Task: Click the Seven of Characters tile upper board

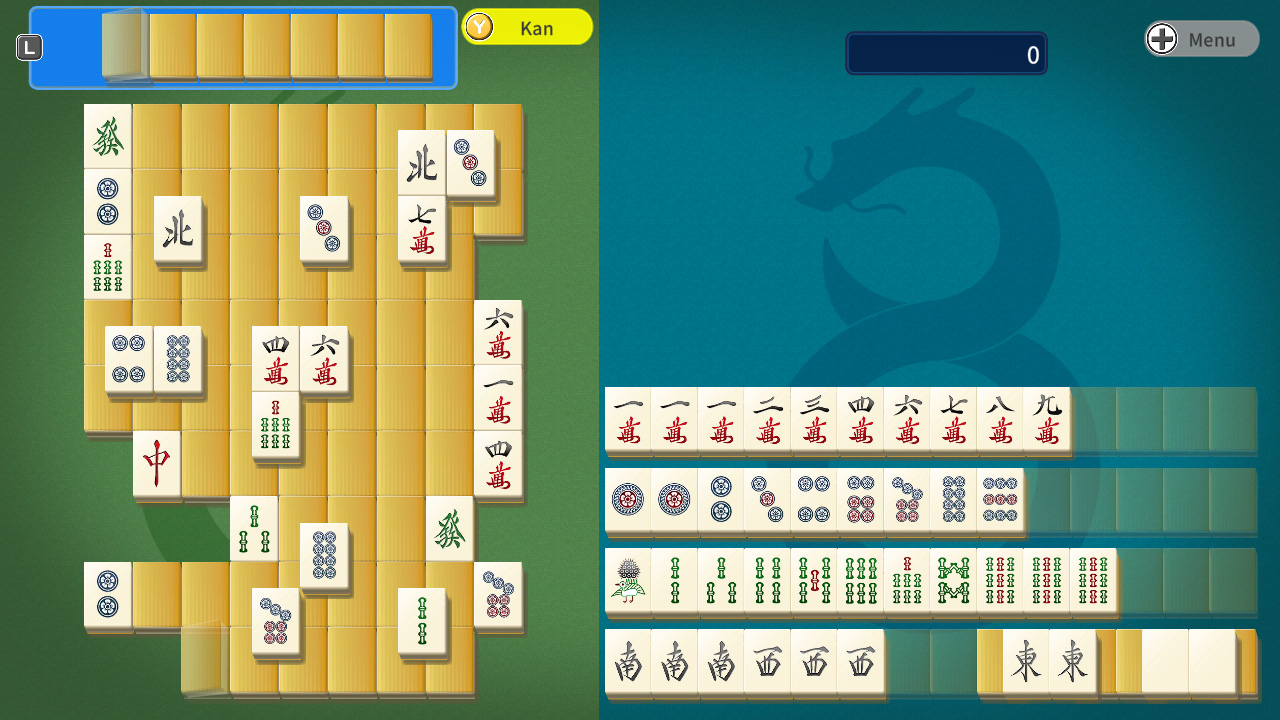Action: click(x=422, y=231)
